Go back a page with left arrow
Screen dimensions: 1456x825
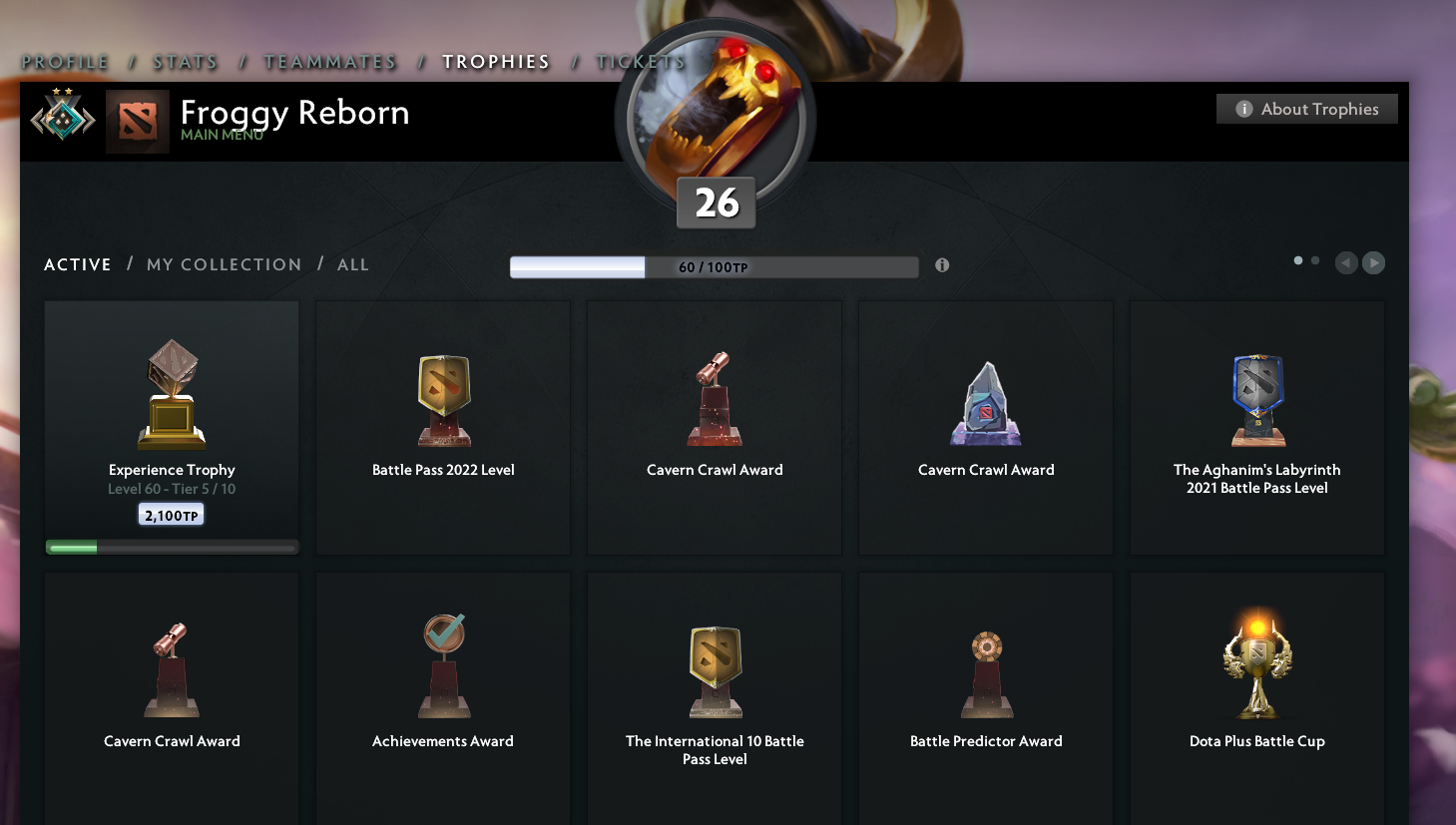(1345, 262)
